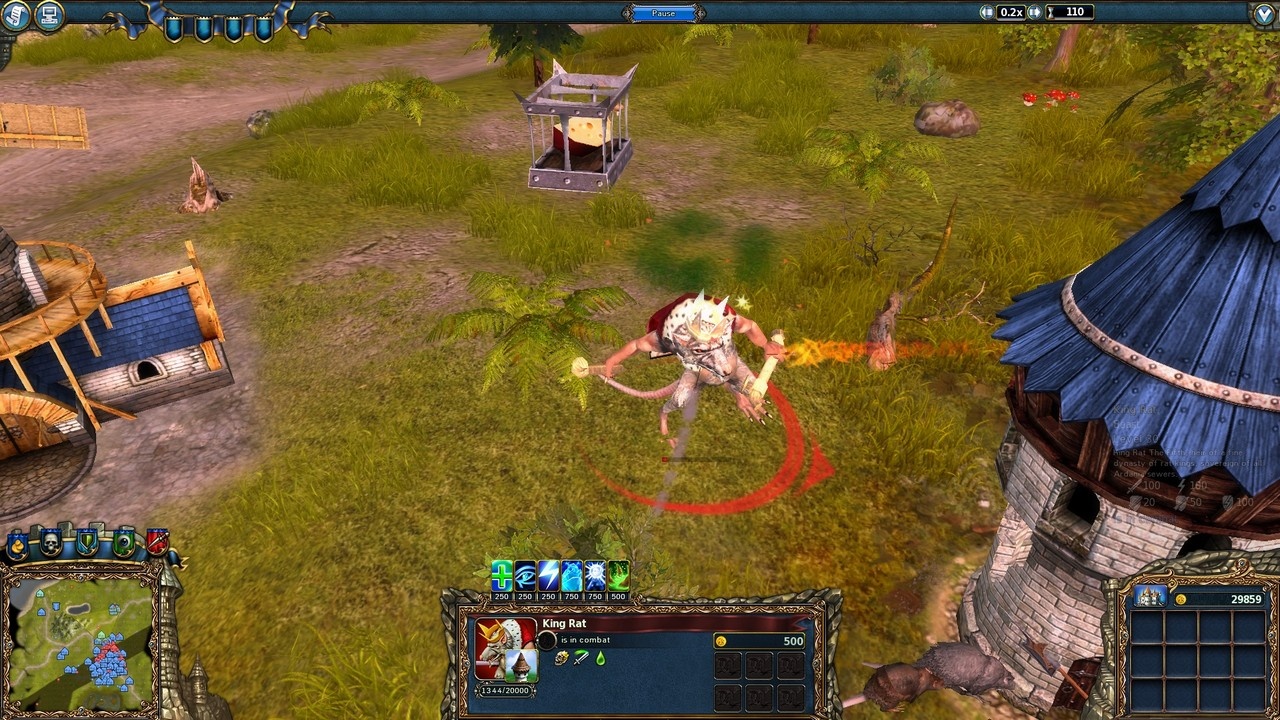Select the tower thumbnail on King Rat's portrait
This screenshot has width=1280, height=720.
520,667
